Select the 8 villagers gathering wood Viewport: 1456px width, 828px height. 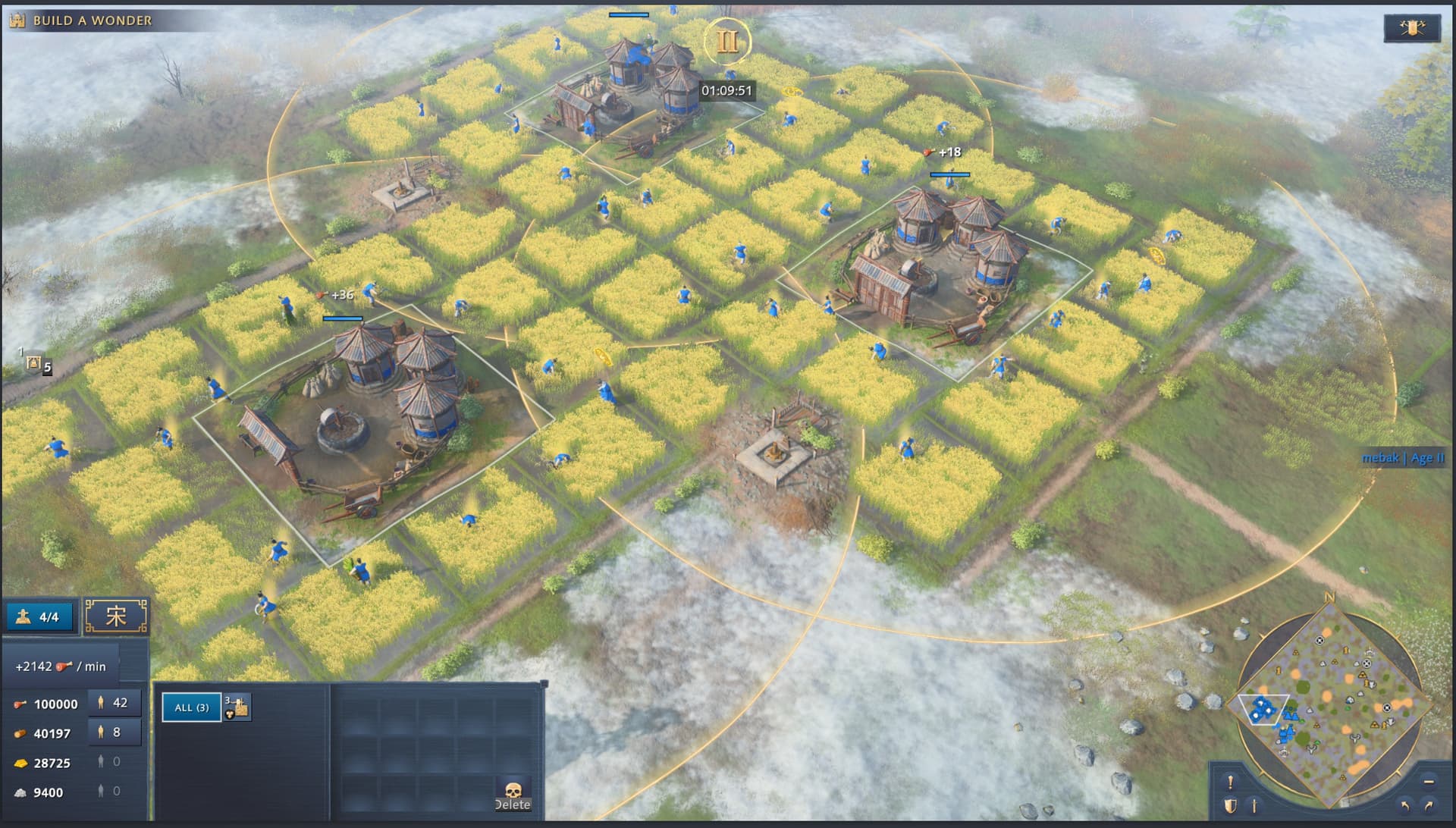point(114,732)
